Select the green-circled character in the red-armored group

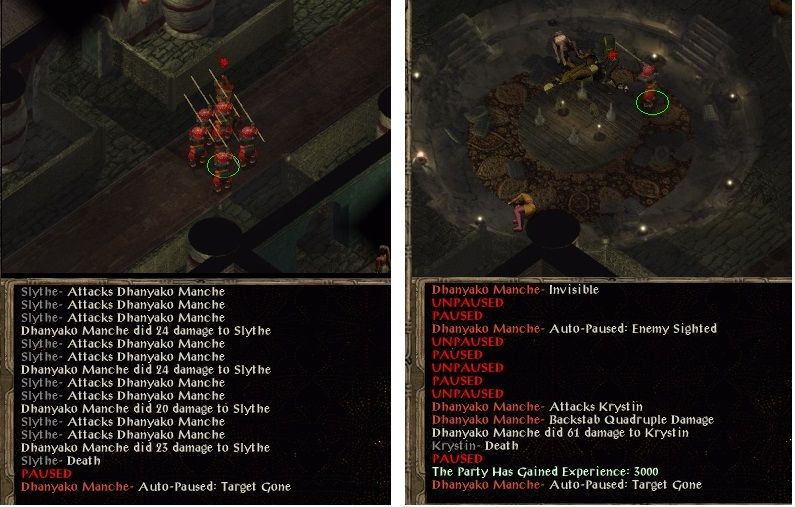tap(222, 162)
